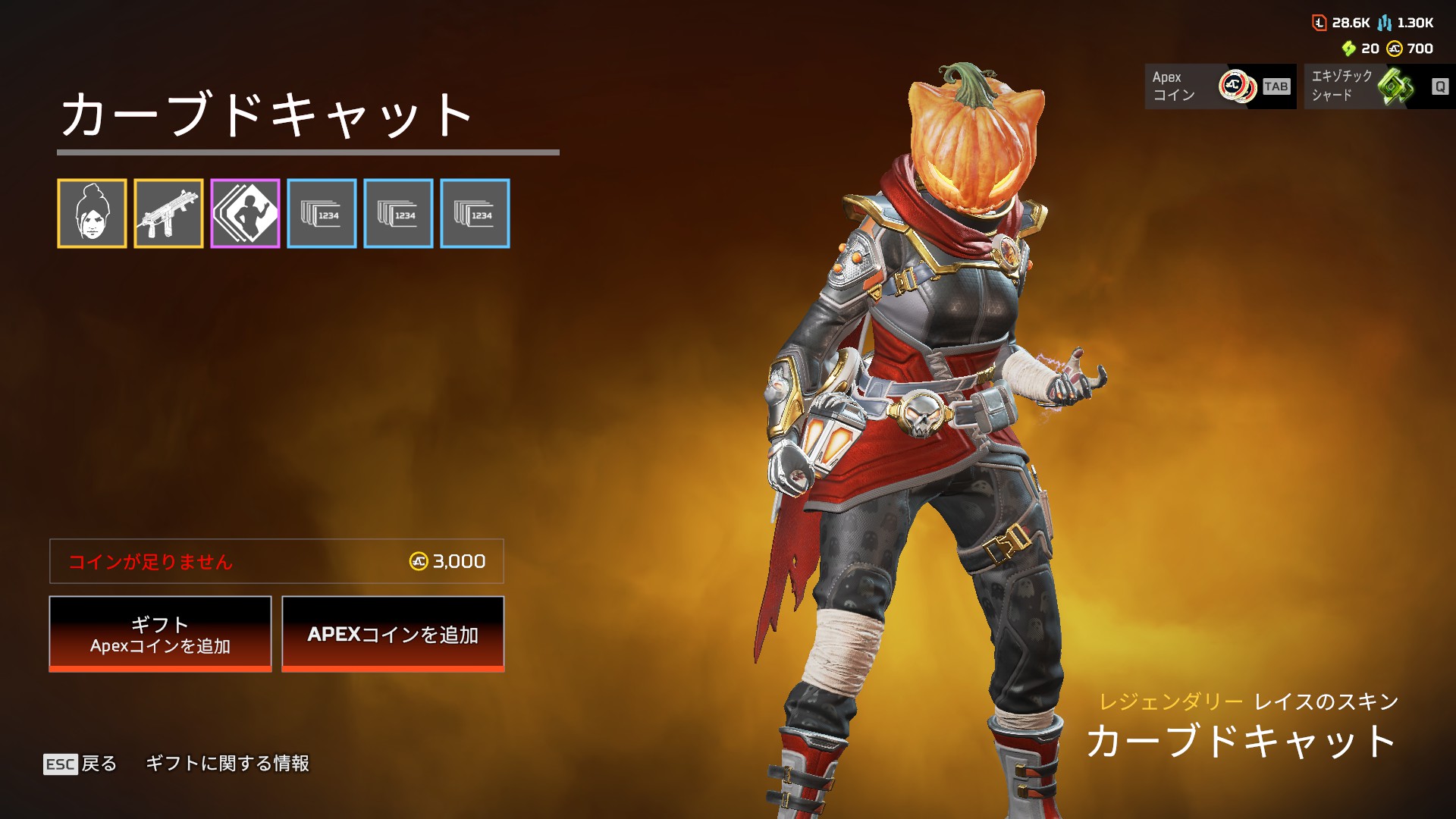
Task: Click the APEXコインを追加 button
Action: pos(393,634)
